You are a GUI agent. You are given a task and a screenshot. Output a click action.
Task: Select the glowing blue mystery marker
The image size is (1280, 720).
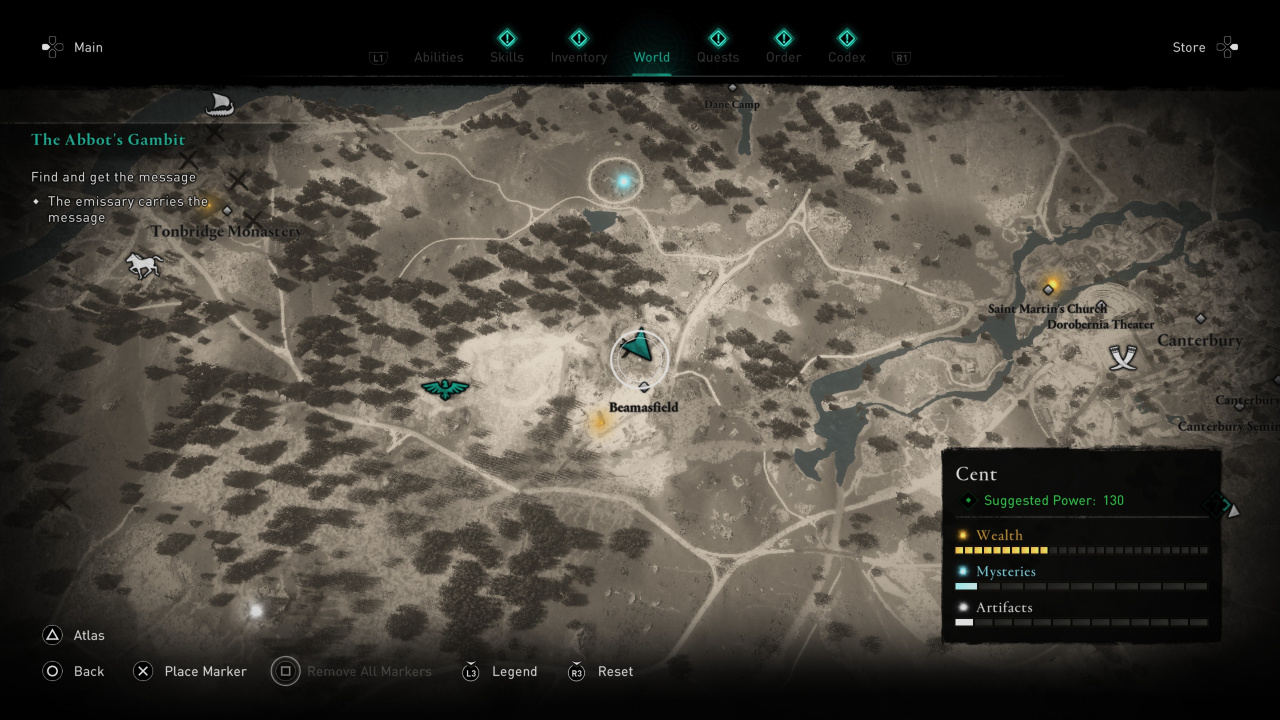(x=625, y=182)
